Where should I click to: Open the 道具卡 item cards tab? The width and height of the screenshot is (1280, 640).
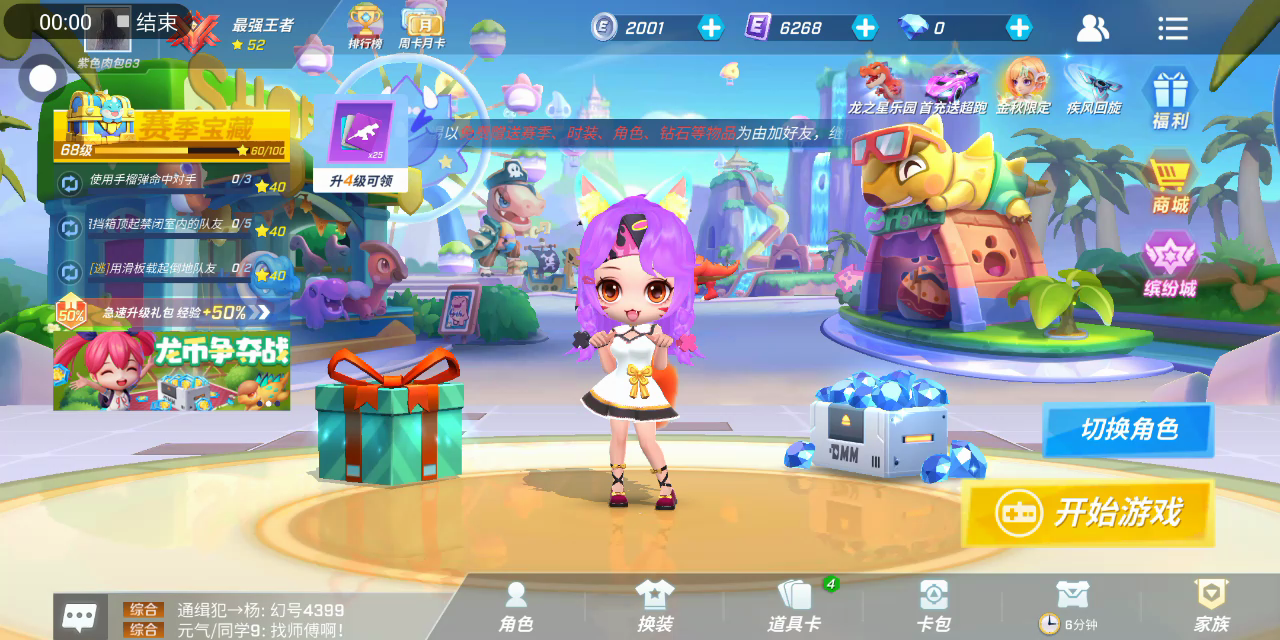pos(794,607)
